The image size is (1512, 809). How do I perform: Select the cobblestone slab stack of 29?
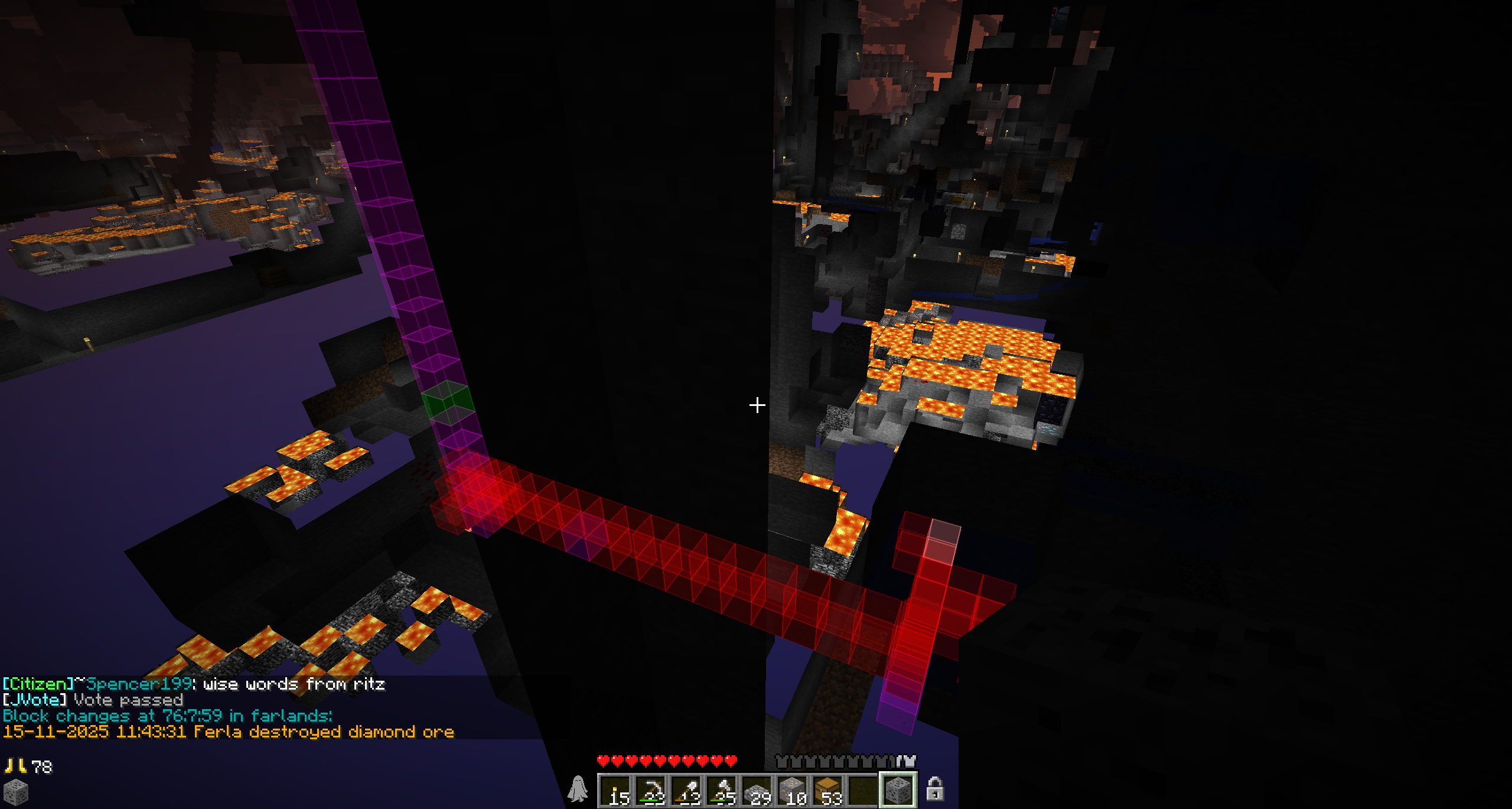tap(757, 790)
